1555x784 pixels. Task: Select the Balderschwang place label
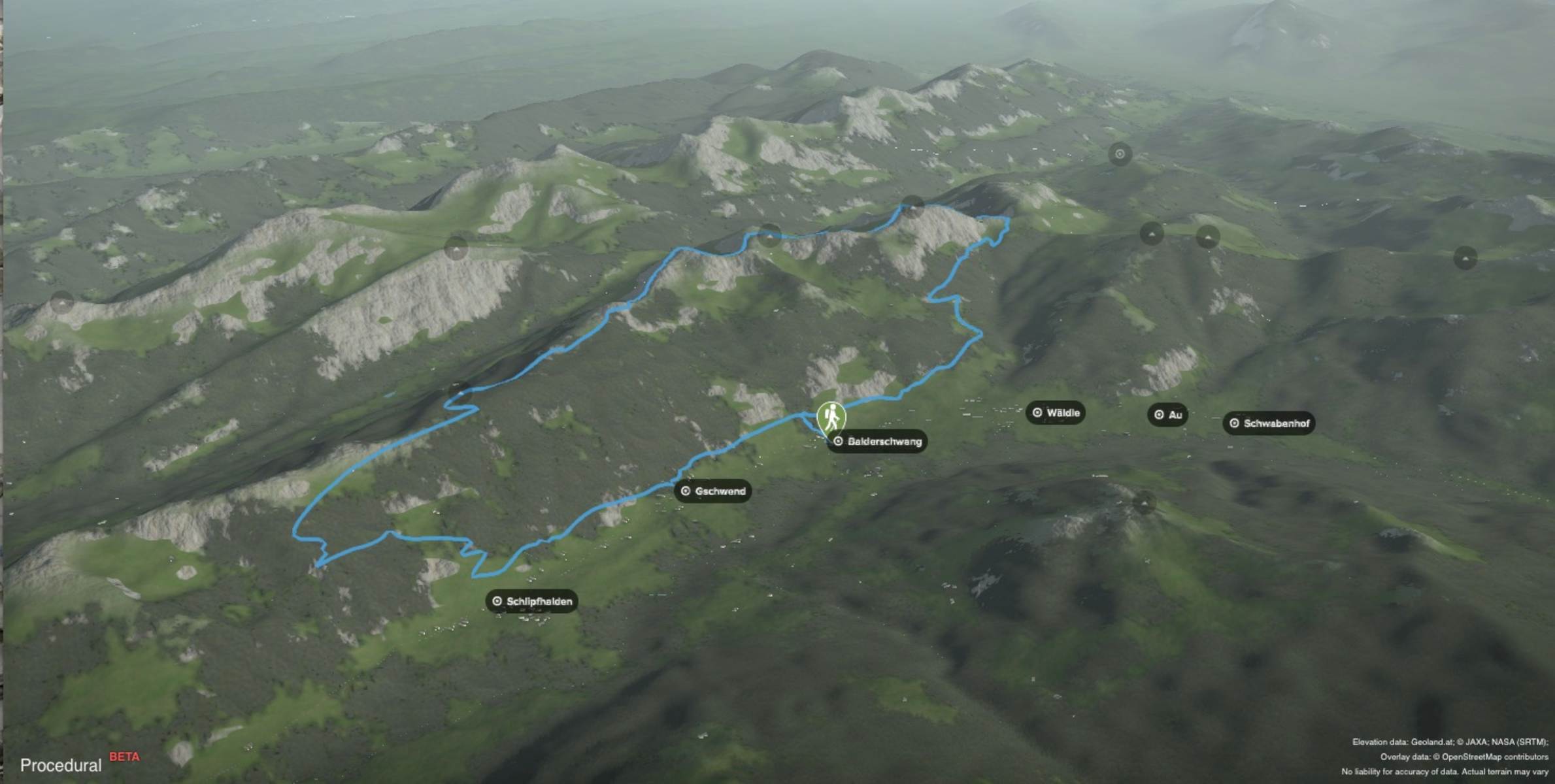877,442
